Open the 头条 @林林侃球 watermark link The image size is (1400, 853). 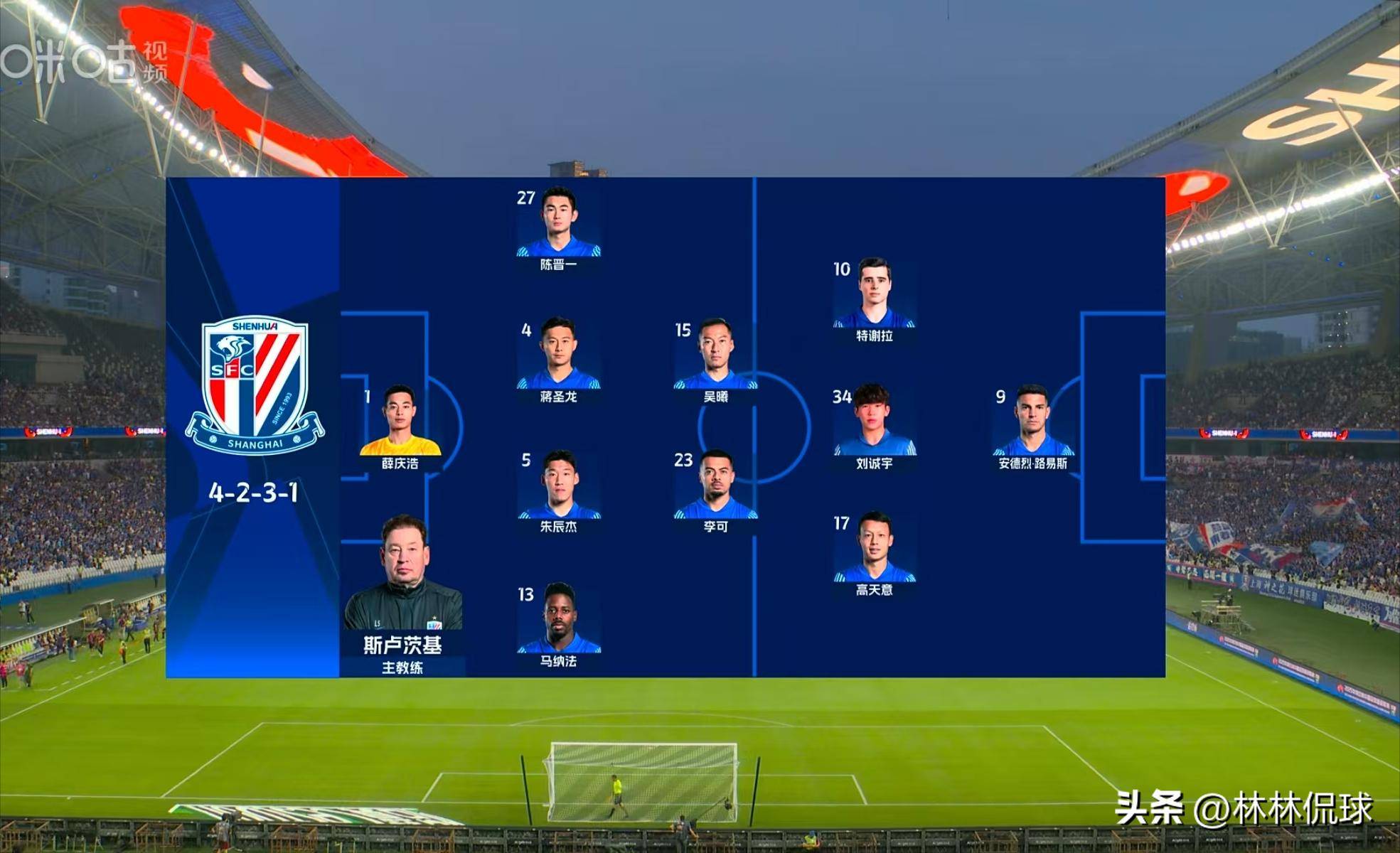point(1243,809)
